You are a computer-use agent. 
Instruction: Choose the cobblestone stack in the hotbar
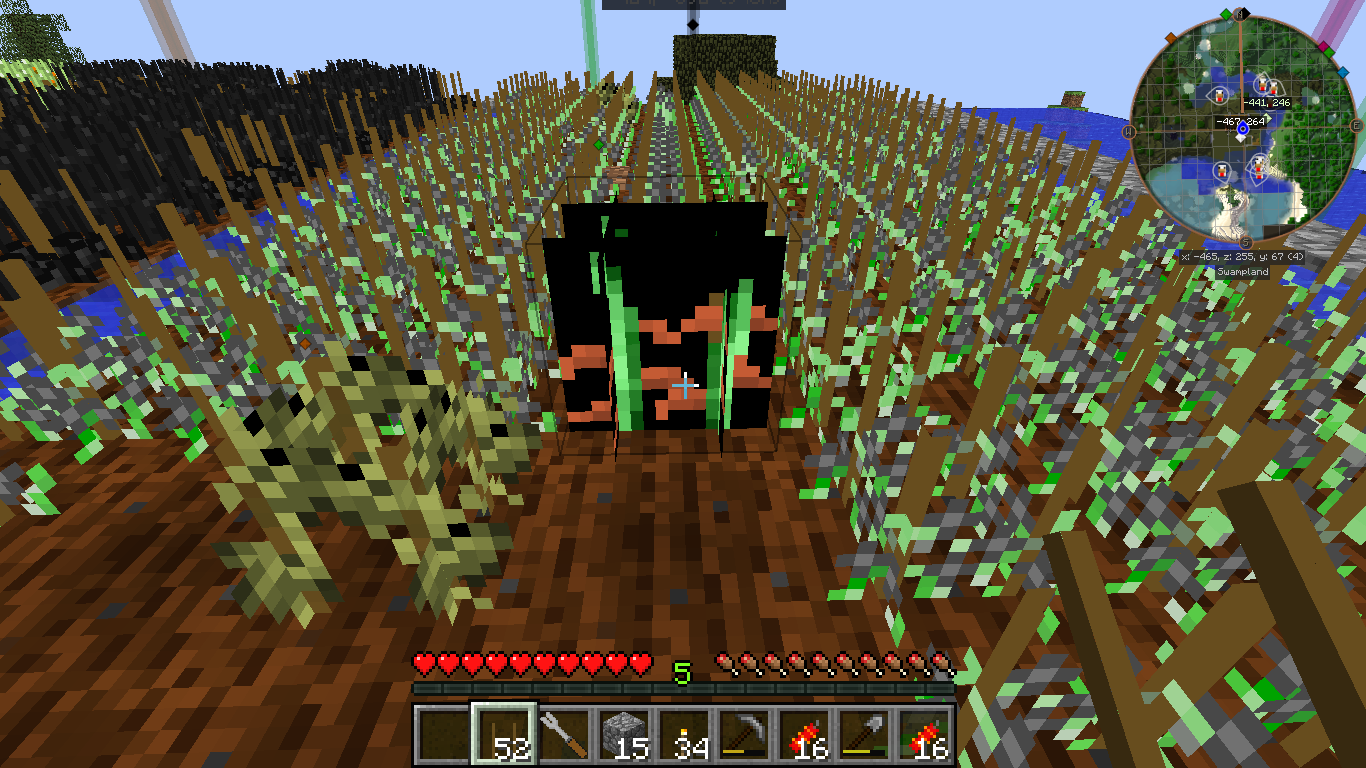[x=623, y=735]
